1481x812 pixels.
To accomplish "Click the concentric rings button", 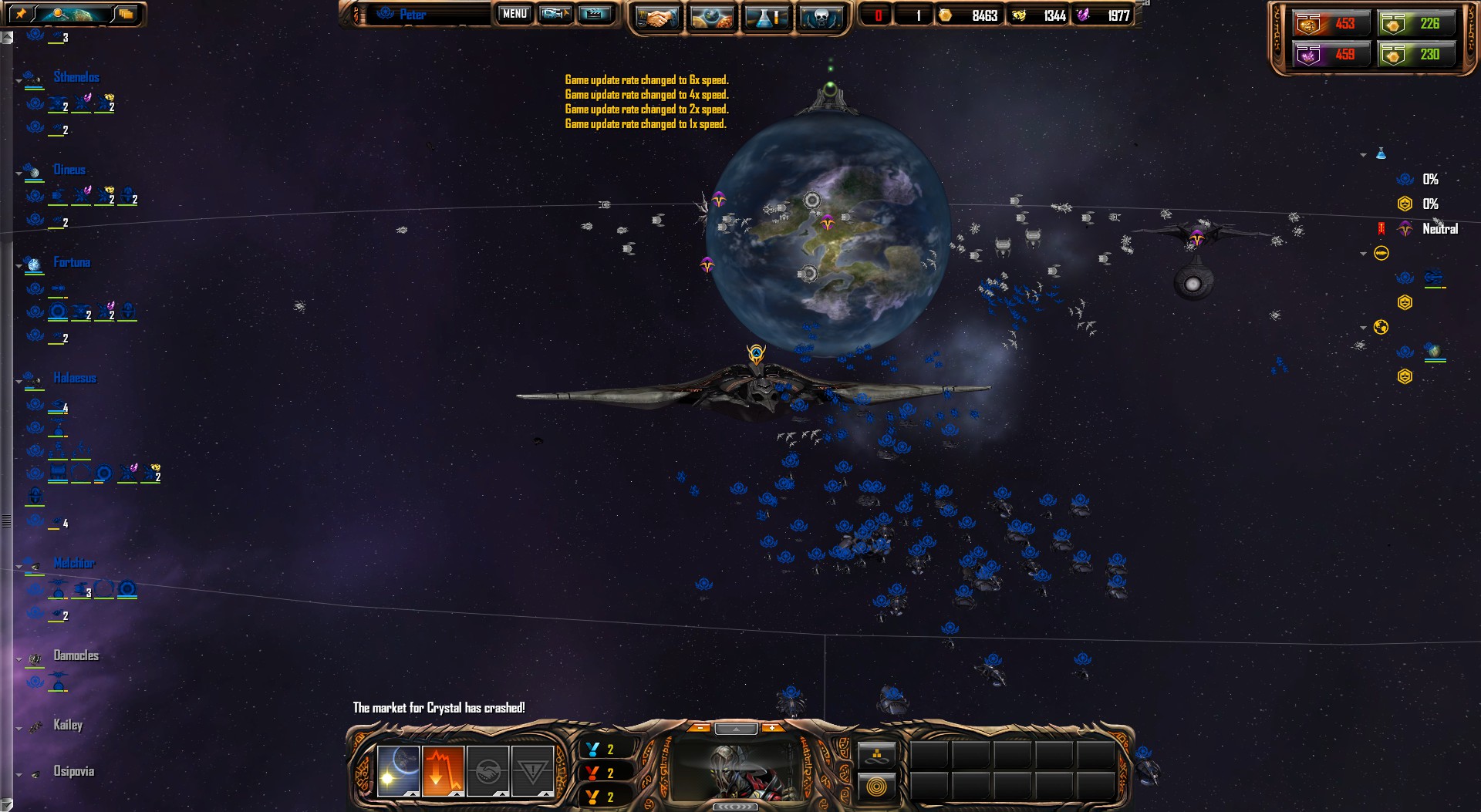I will tap(877, 787).
